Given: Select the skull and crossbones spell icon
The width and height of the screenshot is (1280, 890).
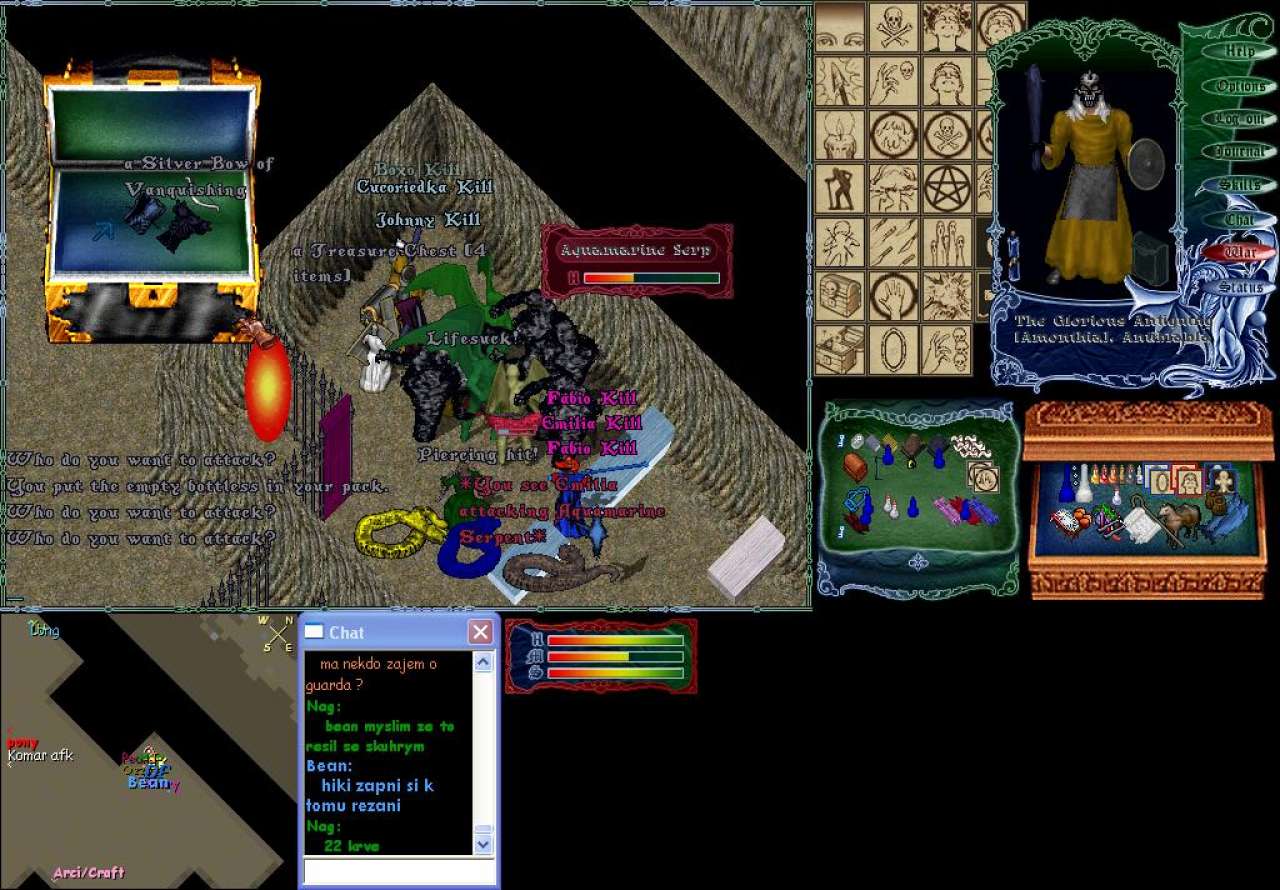Looking at the screenshot, I should [x=893, y=26].
